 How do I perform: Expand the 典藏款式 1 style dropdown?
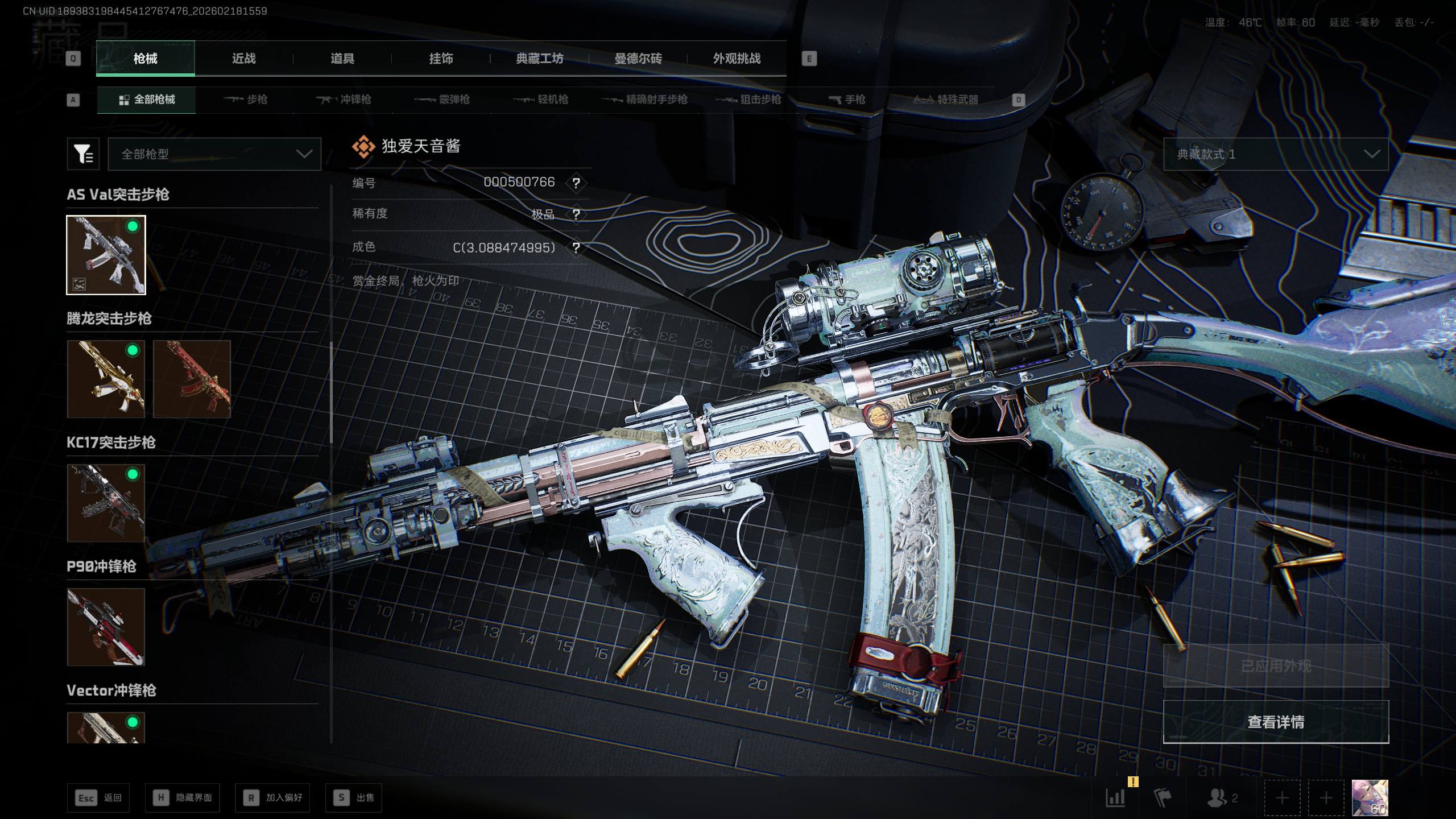[x=1275, y=154]
